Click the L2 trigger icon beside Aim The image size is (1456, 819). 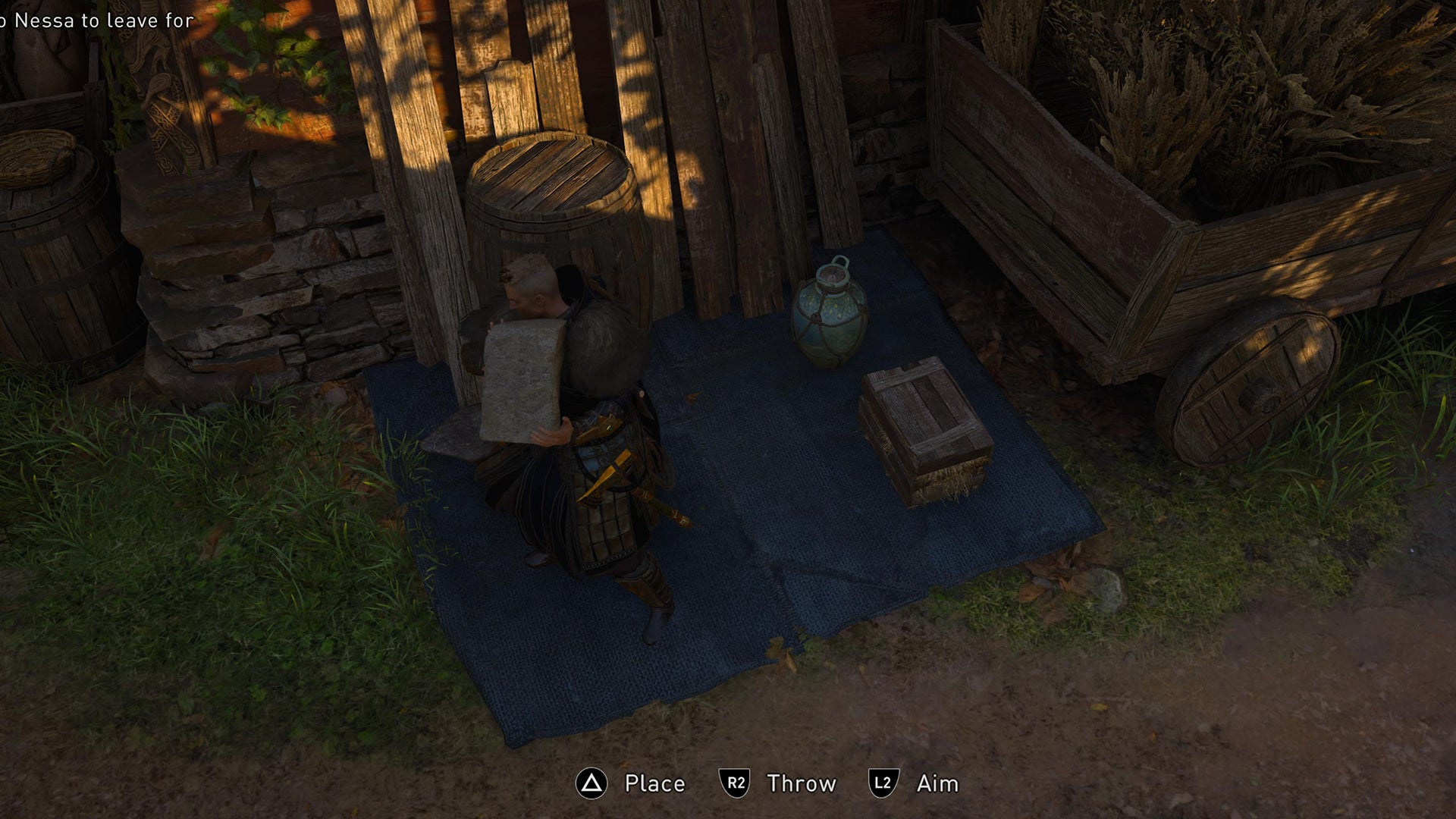click(884, 784)
